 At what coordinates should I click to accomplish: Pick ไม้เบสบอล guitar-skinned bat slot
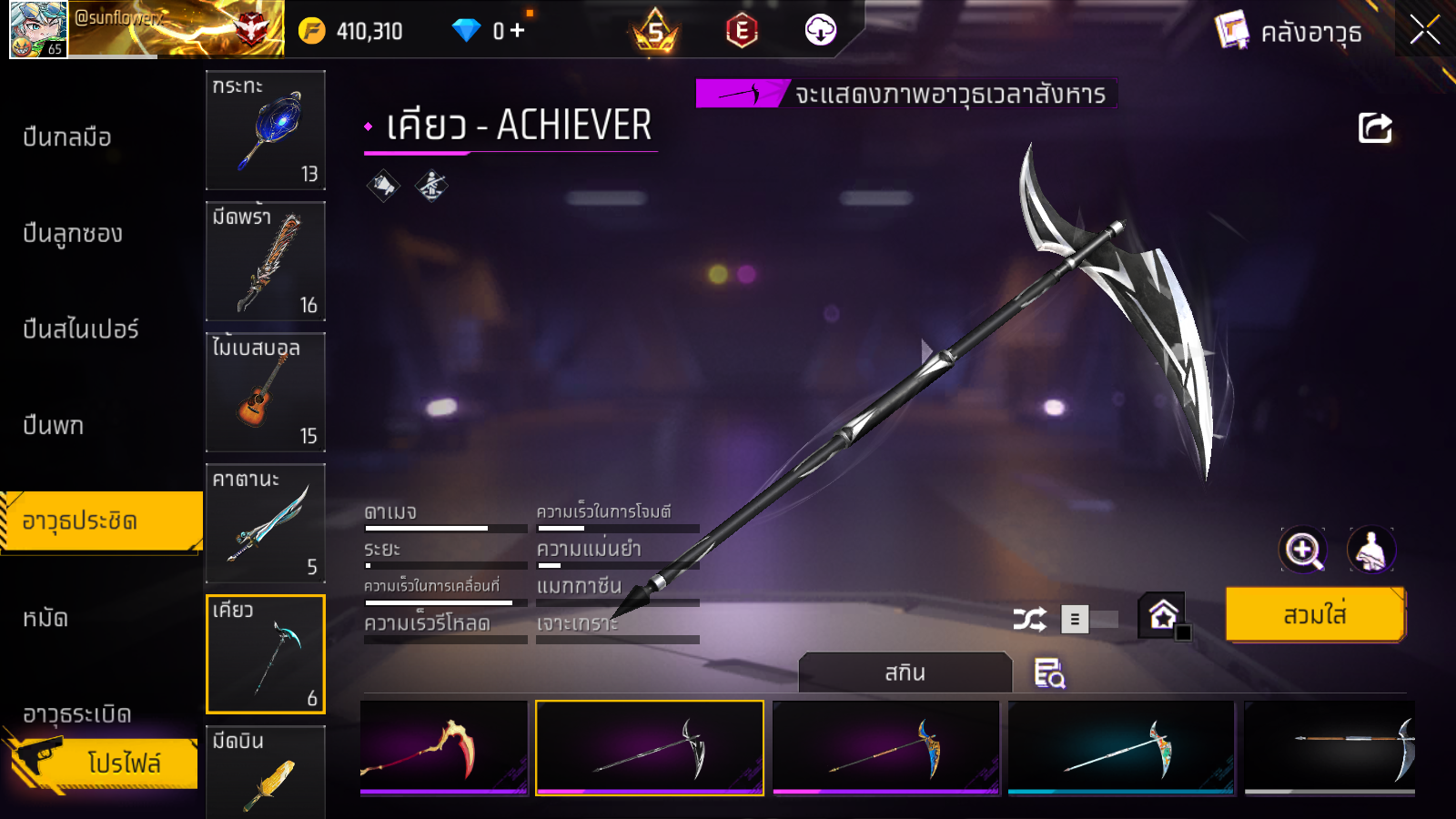point(266,392)
